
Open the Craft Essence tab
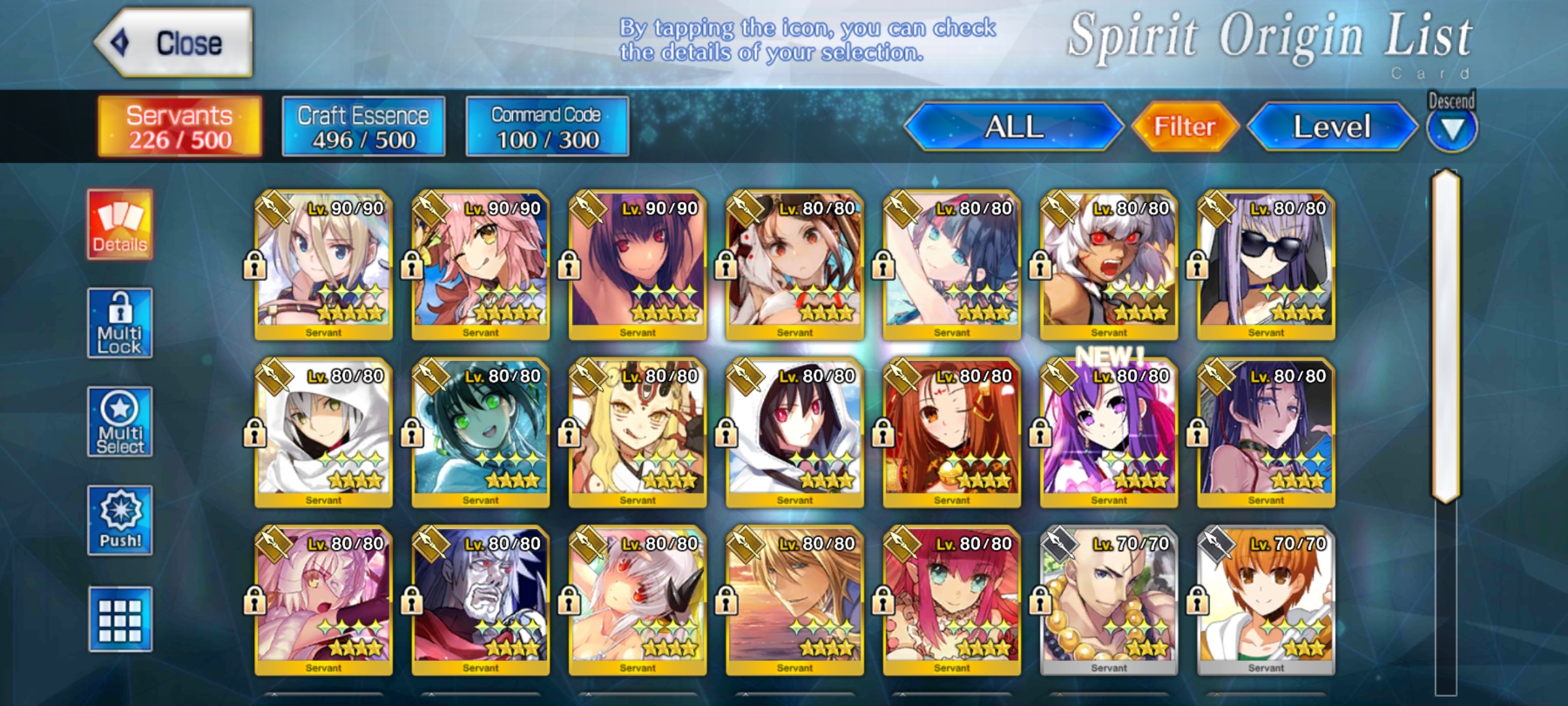(363, 127)
